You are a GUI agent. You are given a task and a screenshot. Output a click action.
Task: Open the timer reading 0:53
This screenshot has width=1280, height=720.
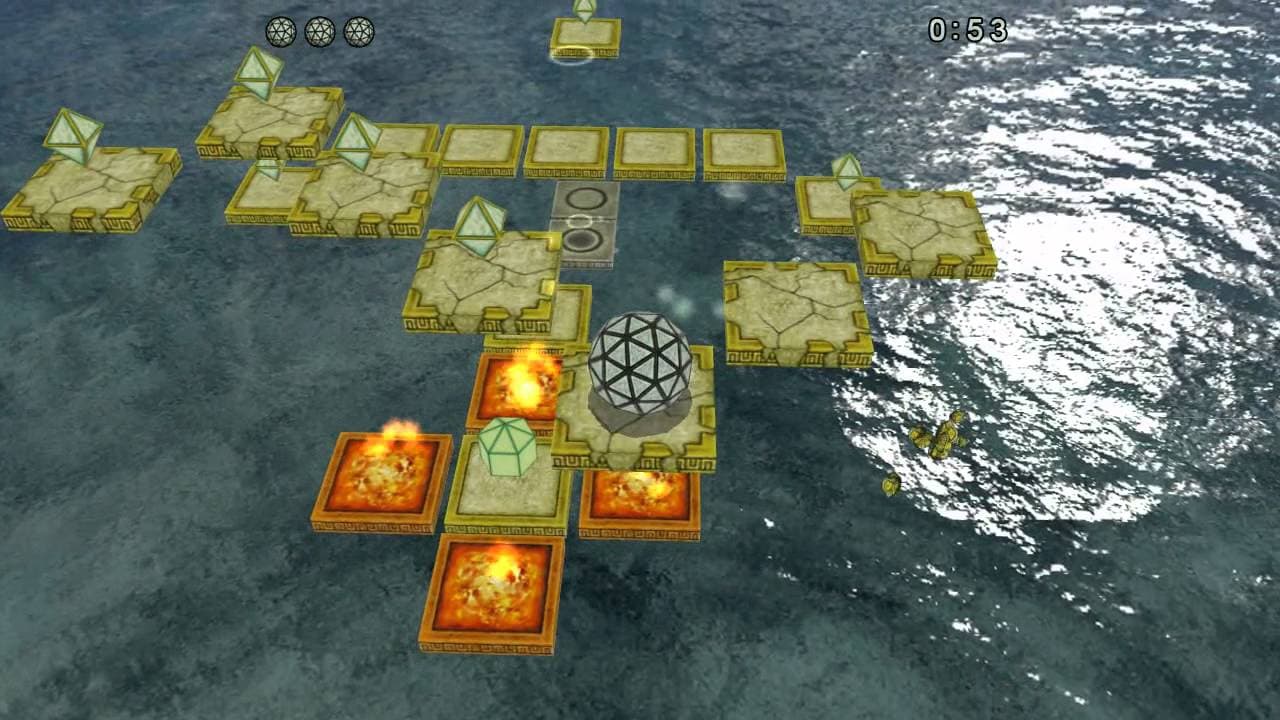[965, 30]
